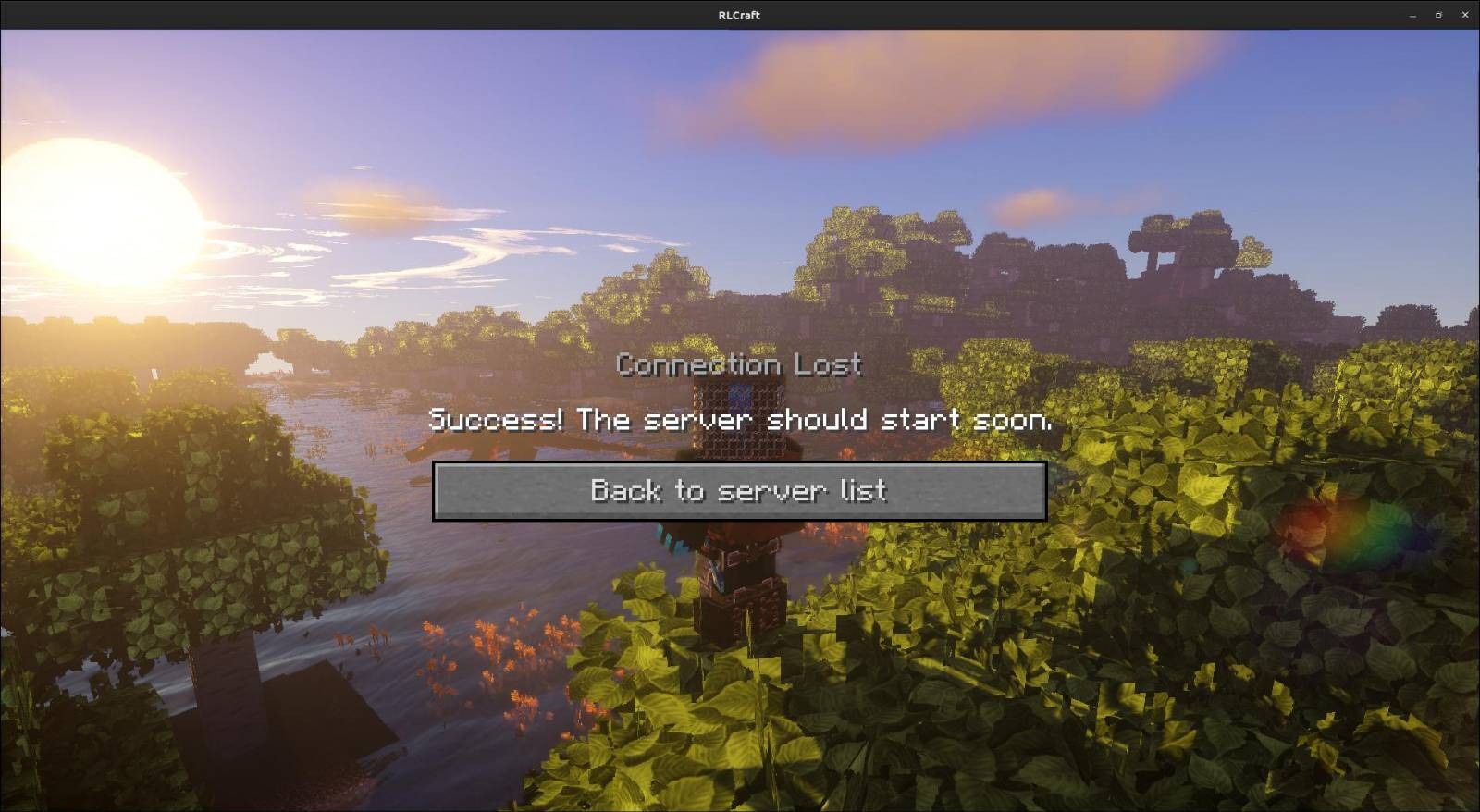Click the server start success message

(742, 420)
